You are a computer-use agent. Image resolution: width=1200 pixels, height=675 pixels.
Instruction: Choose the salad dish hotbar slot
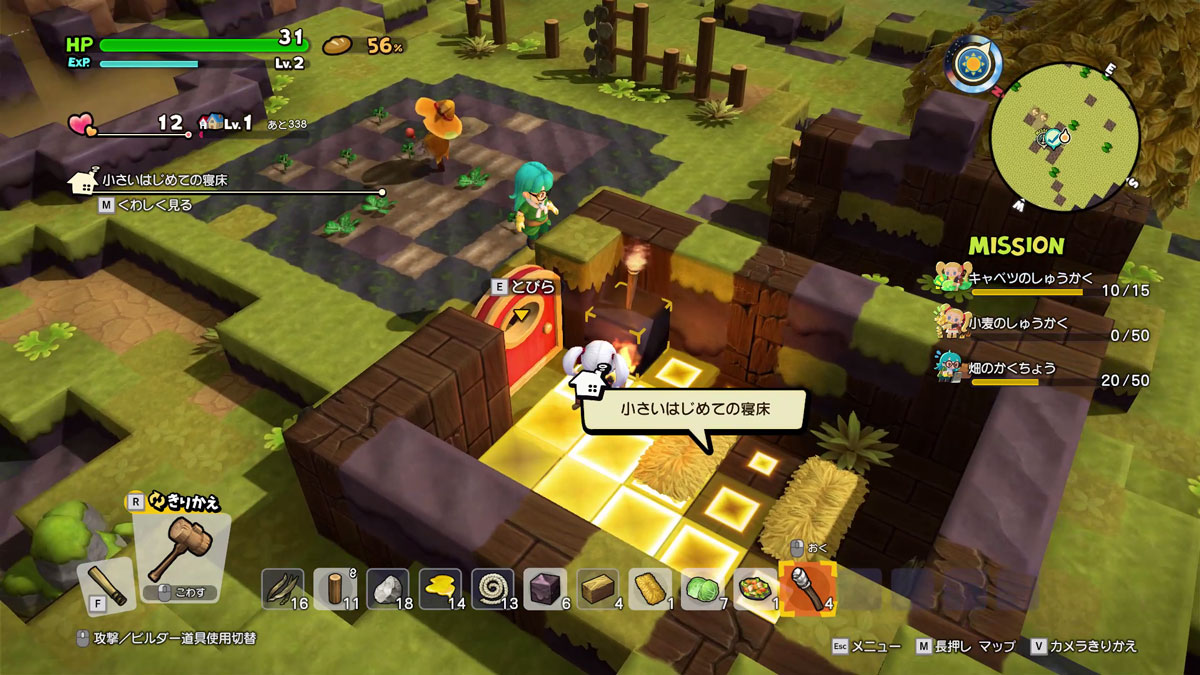click(x=755, y=588)
